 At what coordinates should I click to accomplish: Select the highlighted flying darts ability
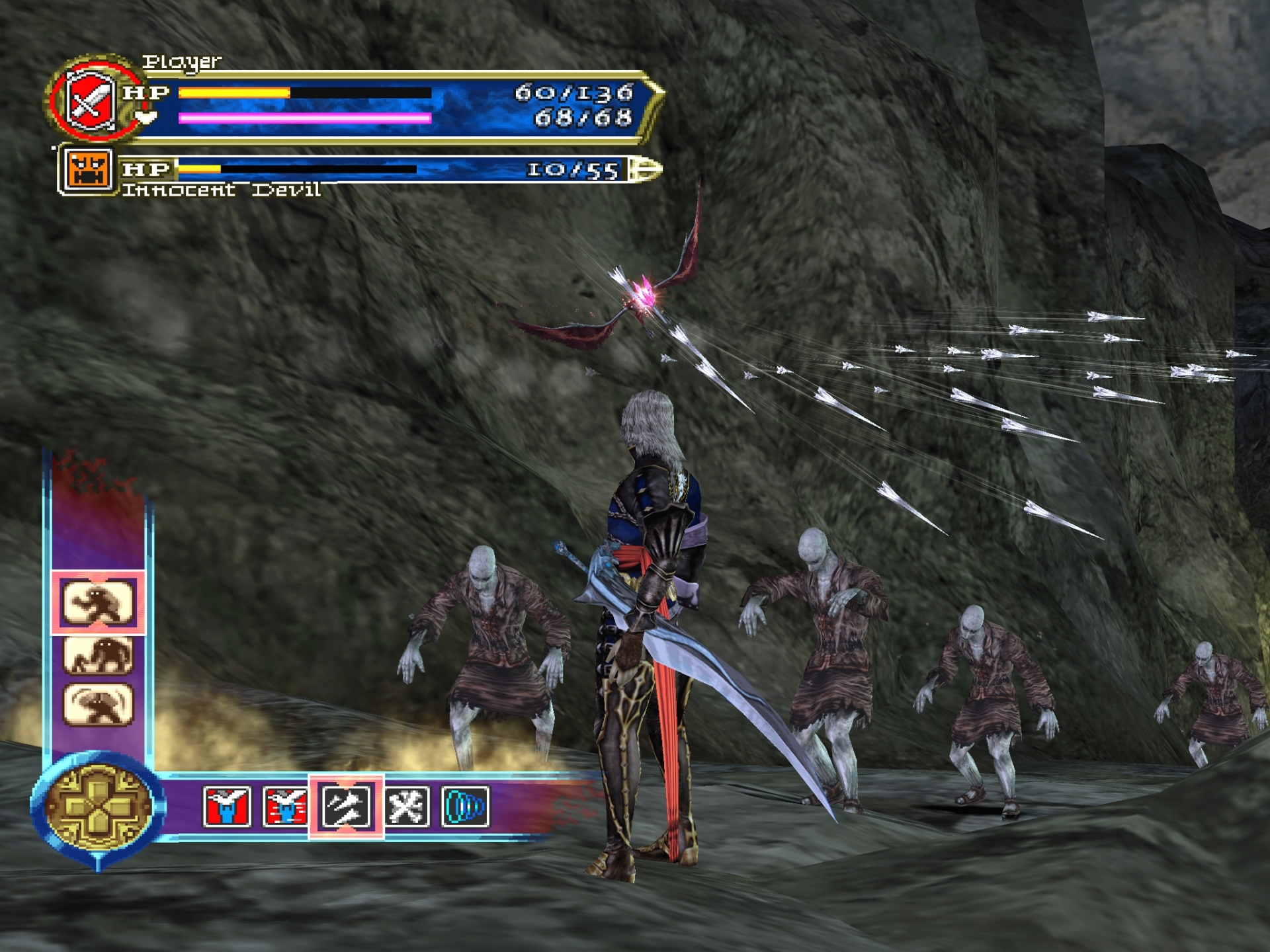pos(346,807)
